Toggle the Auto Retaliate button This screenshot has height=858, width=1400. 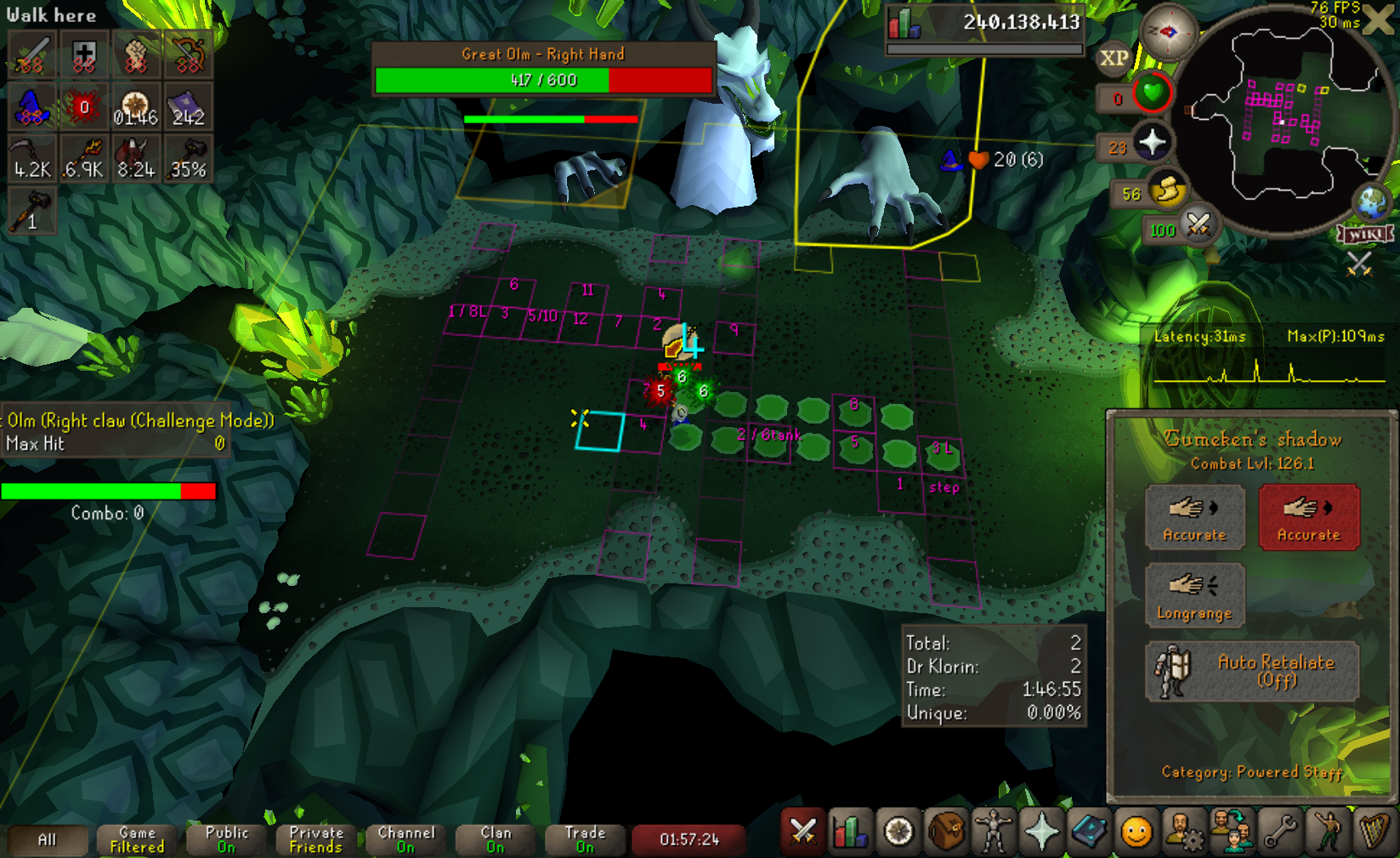pyautogui.click(x=1252, y=671)
